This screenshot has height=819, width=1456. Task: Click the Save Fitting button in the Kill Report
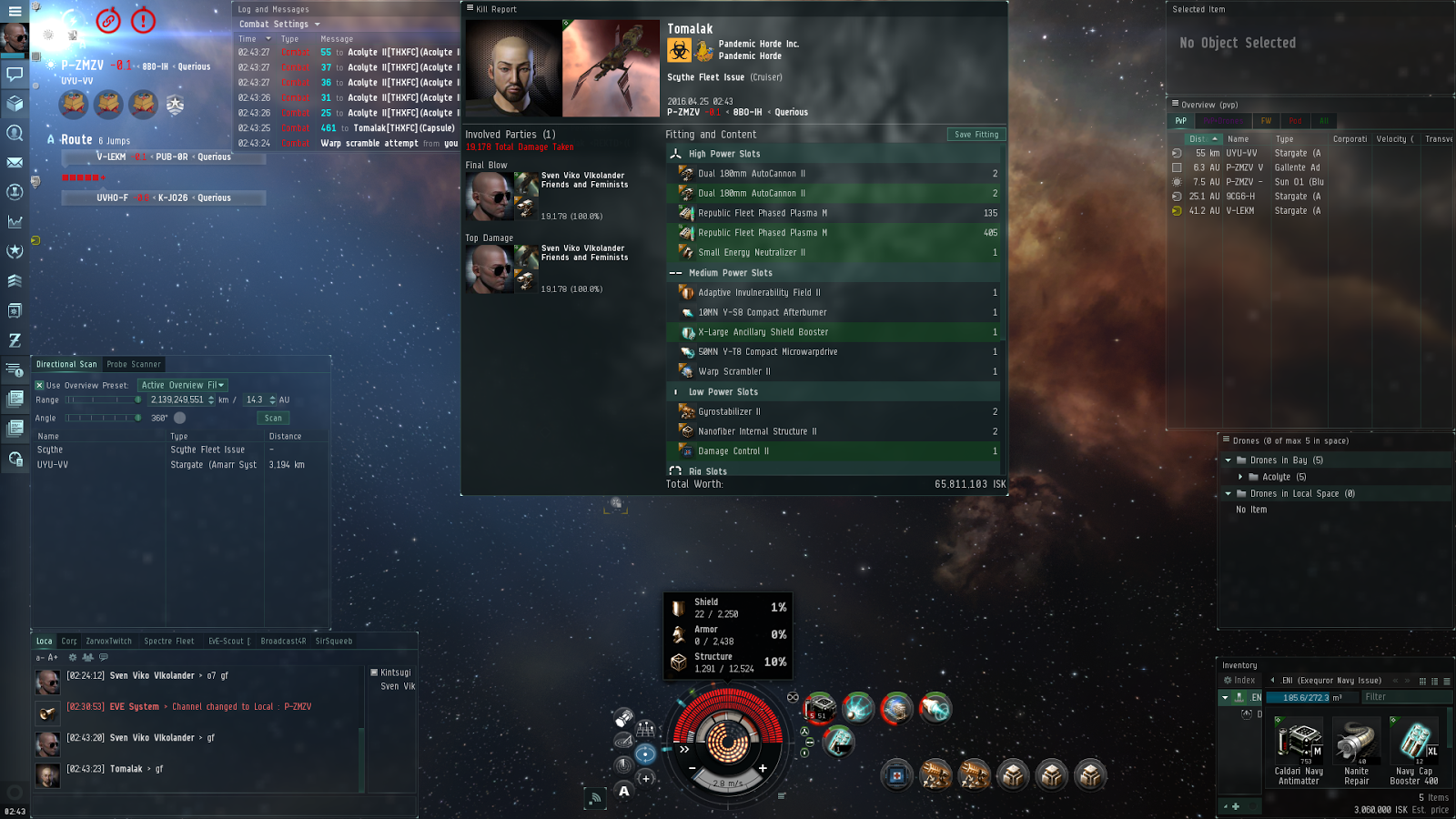[x=975, y=134]
